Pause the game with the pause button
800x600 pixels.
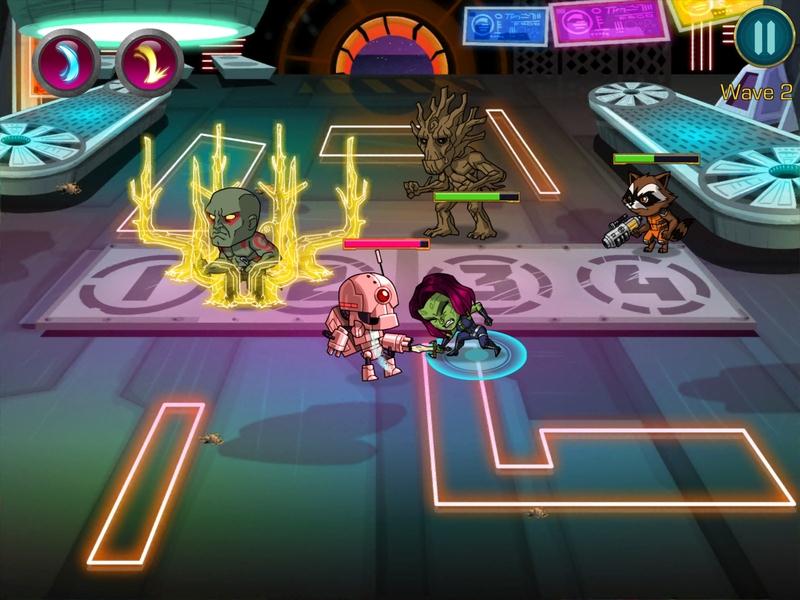coord(762,39)
